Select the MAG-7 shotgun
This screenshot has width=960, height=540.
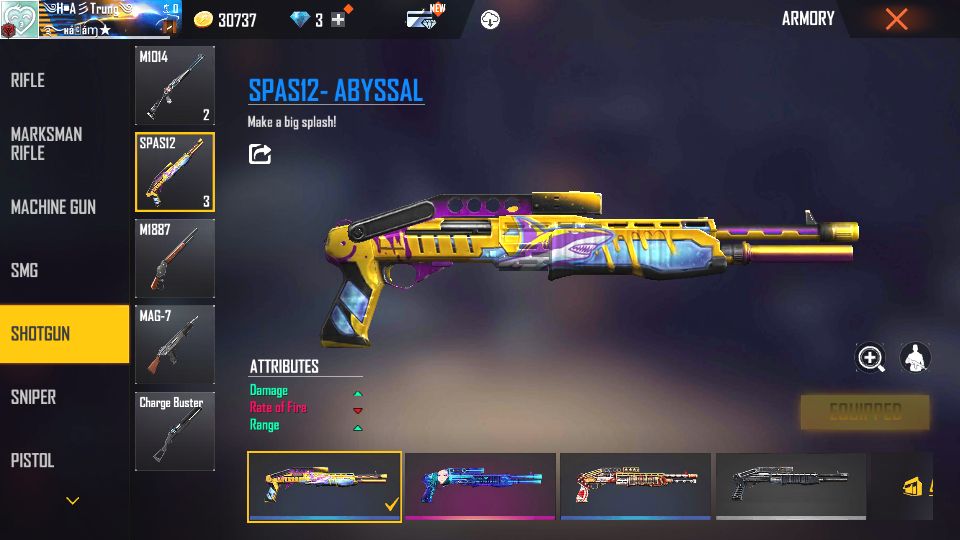click(175, 345)
